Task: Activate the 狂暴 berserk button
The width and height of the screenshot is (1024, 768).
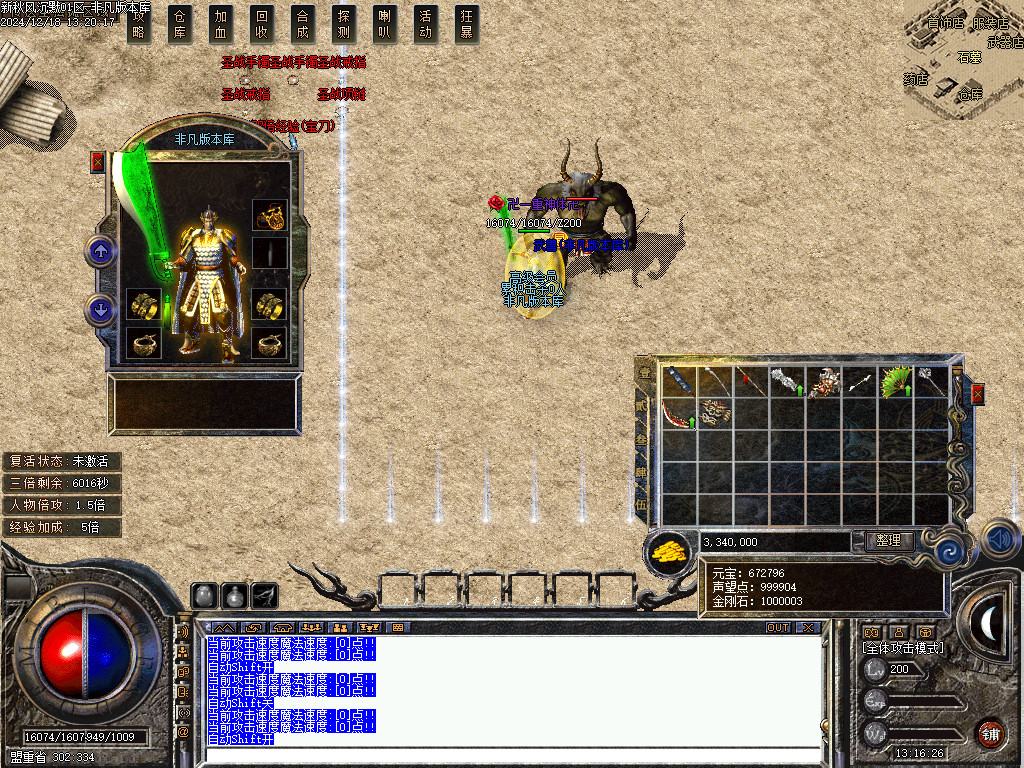Action: [466, 24]
